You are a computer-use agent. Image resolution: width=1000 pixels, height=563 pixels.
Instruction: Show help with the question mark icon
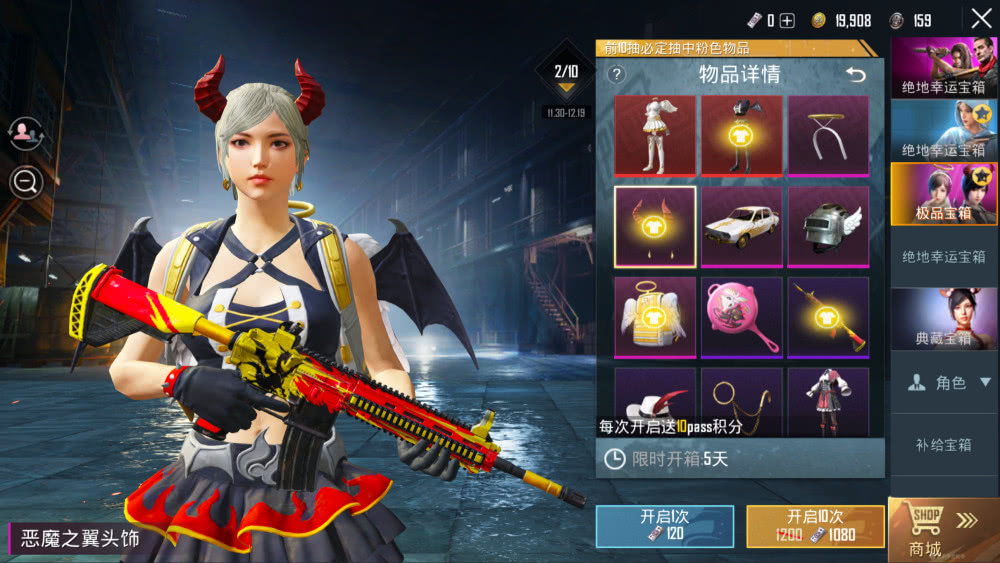(616, 75)
